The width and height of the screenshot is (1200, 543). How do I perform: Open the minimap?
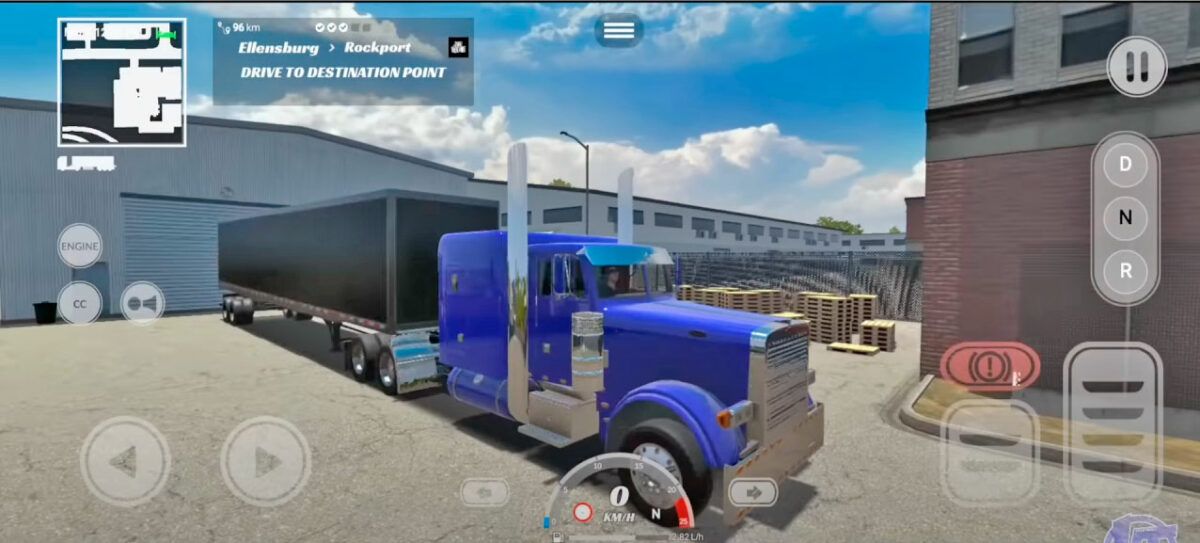pyautogui.click(x=121, y=83)
